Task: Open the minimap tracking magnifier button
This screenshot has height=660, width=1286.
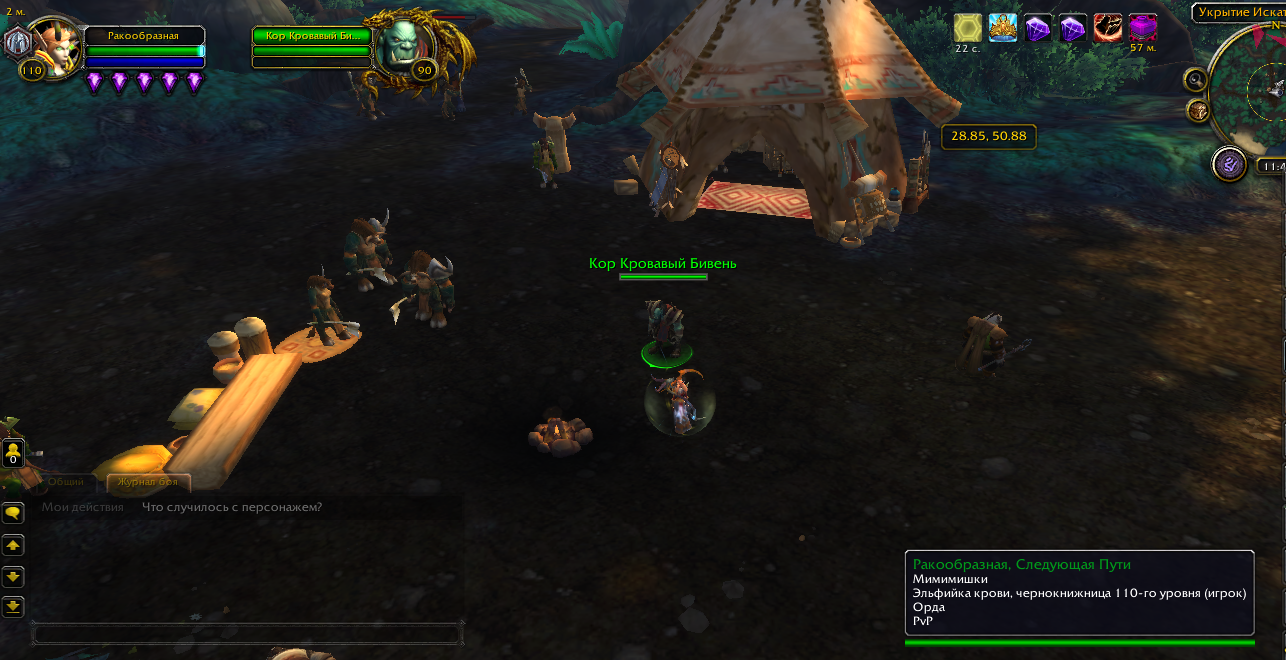Action: [1195, 79]
